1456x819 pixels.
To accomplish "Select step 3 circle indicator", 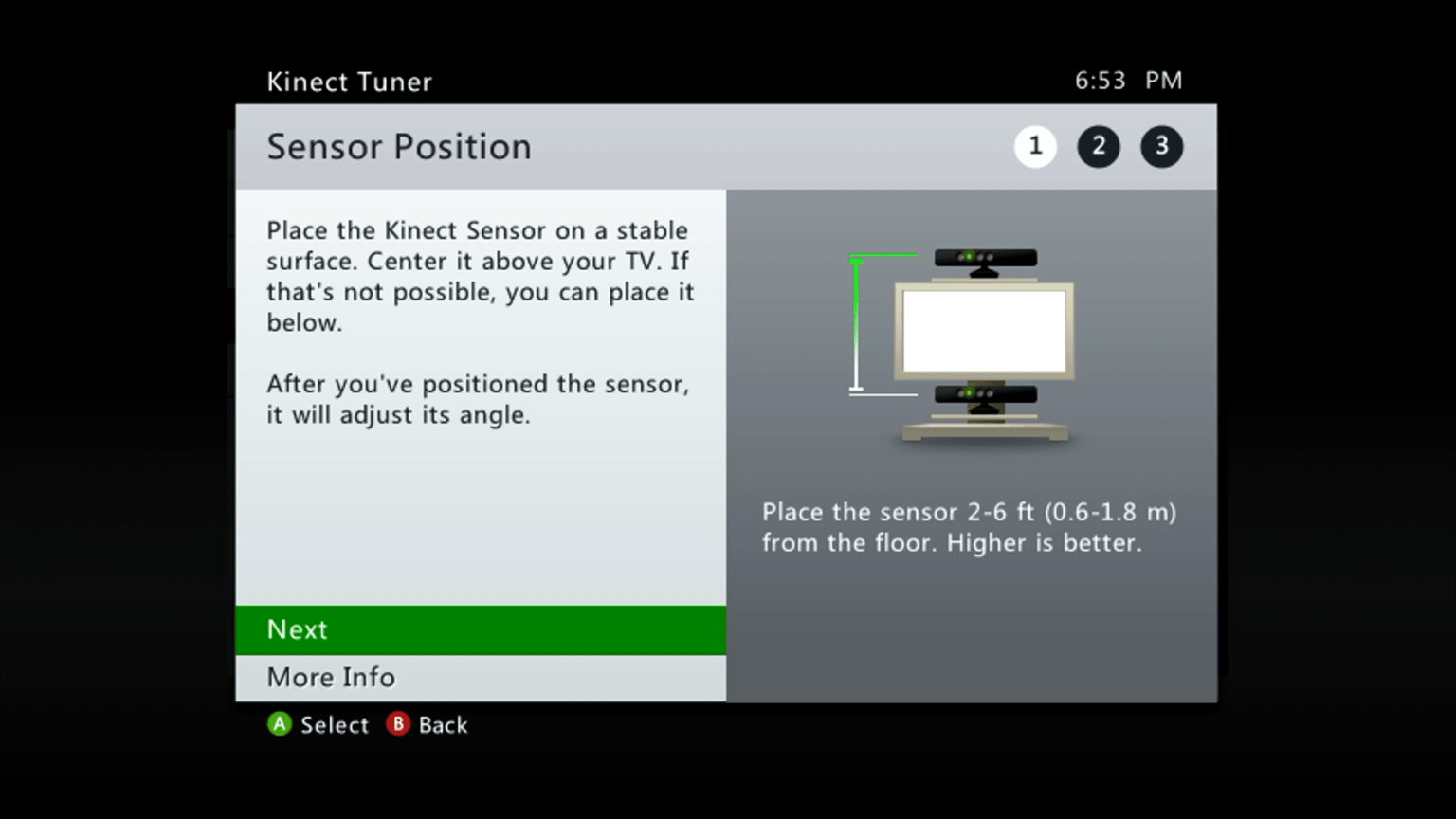I will pyautogui.click(x=1161, y=147).
